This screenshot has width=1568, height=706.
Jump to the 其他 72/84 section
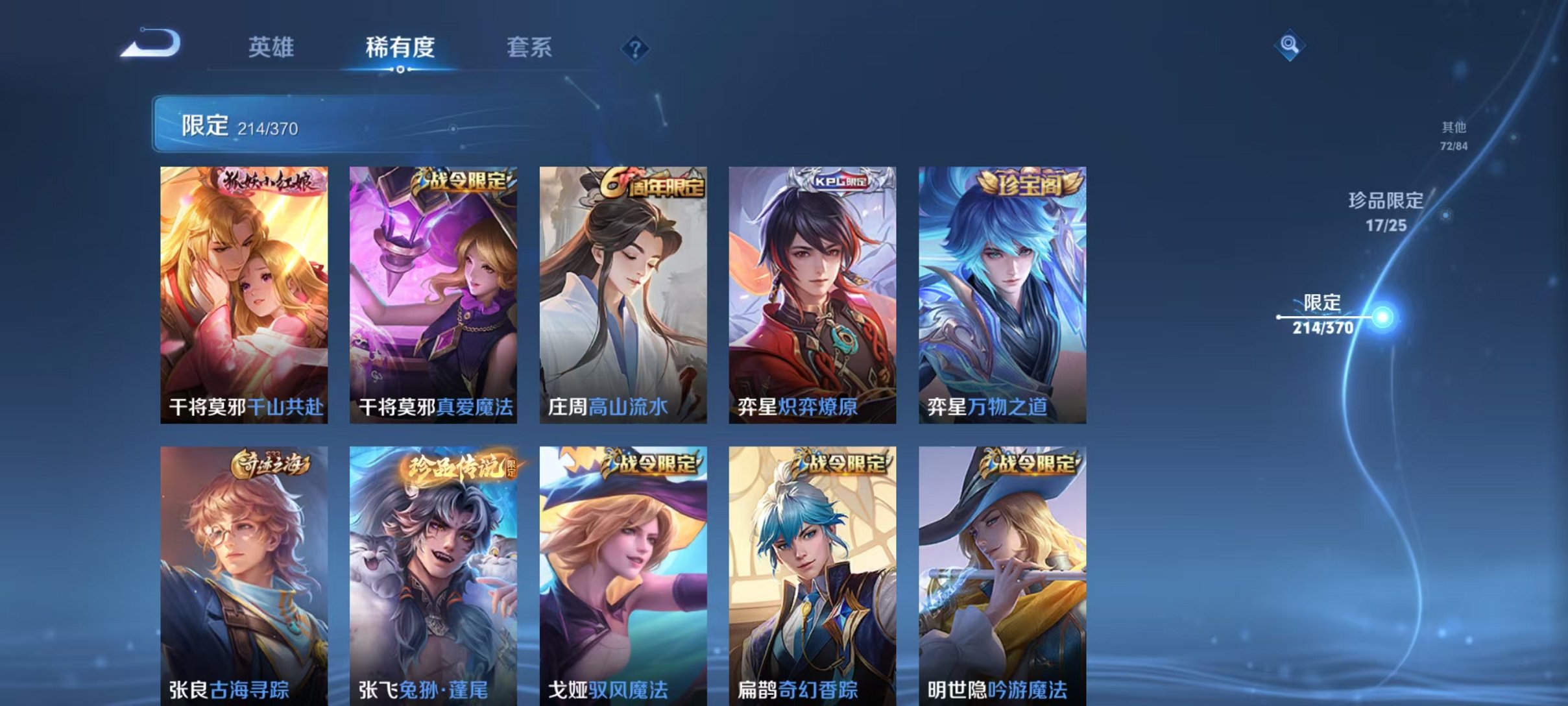point(1455,136)
